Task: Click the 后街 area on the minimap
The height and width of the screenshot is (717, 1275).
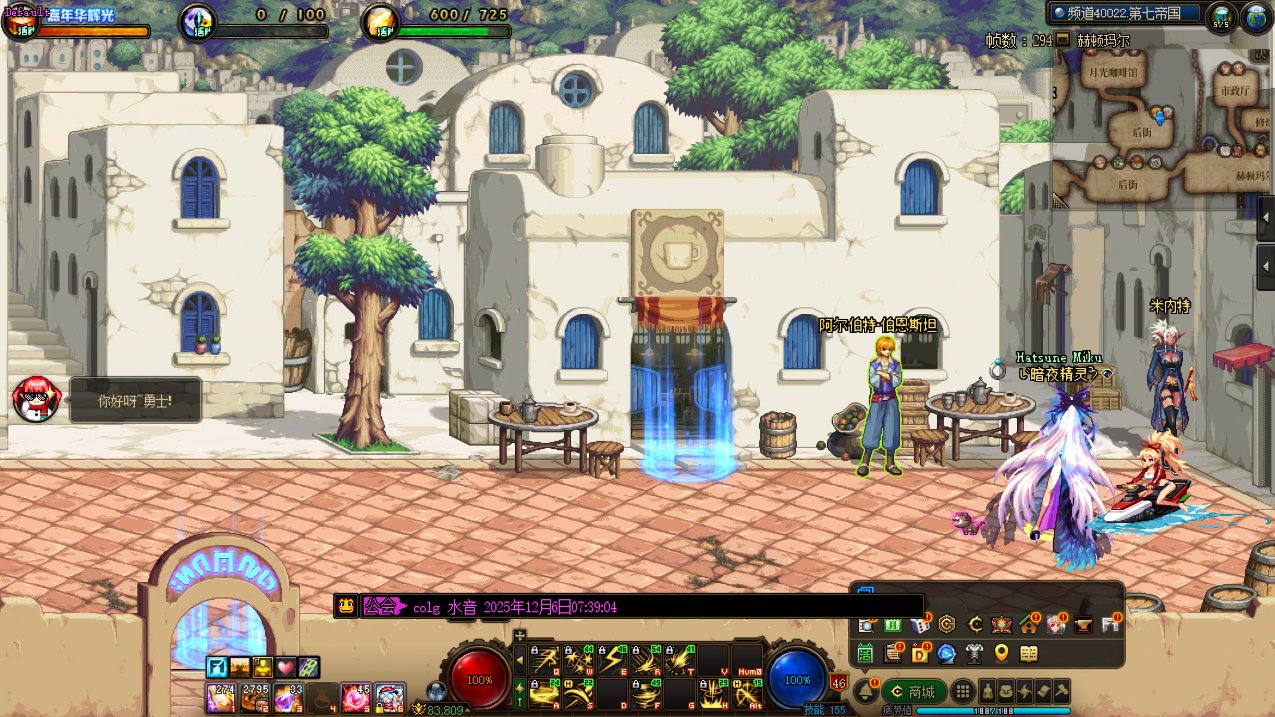Action: (x=1141, y=131)
